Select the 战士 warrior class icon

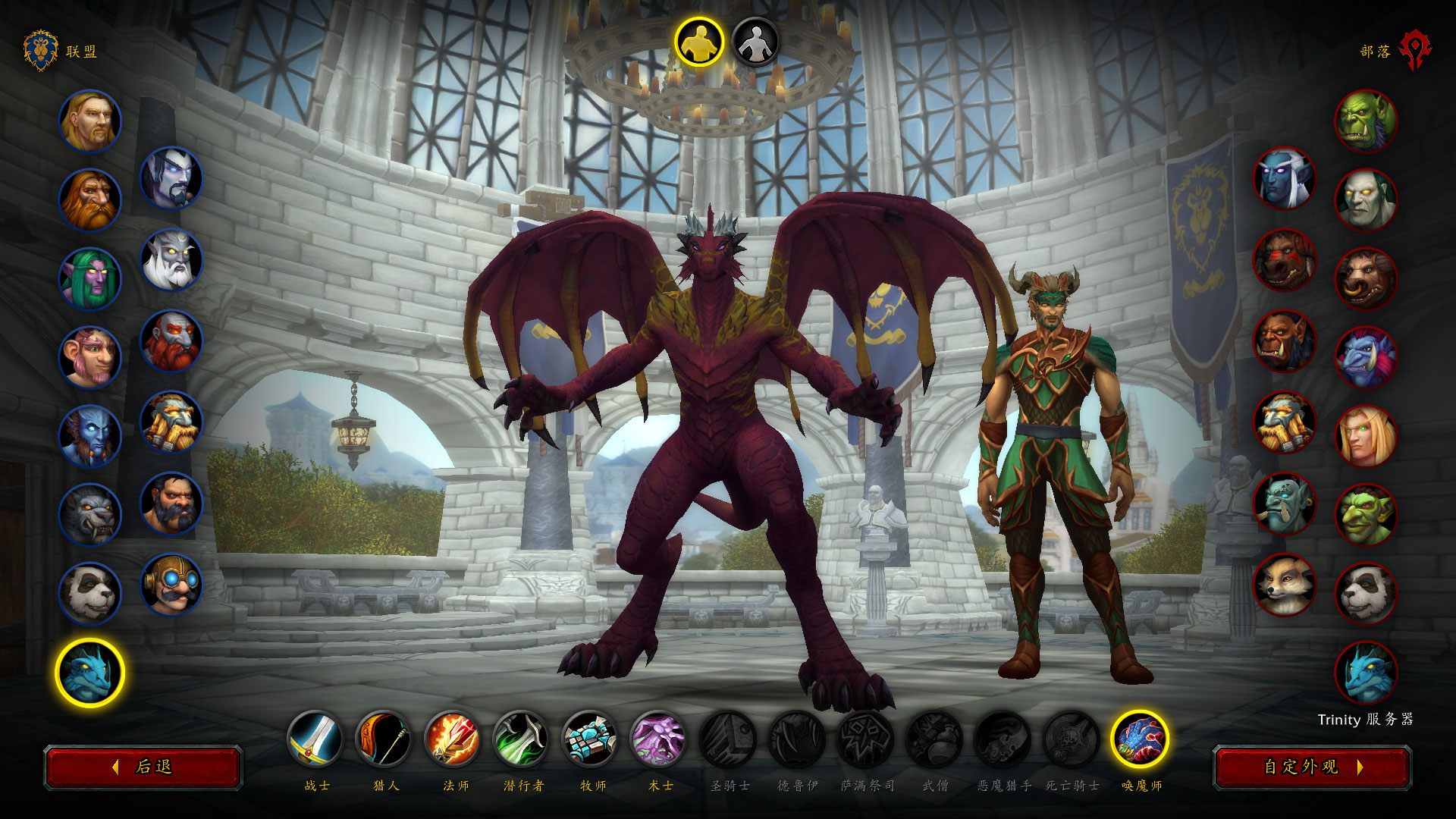pos(315,739)
